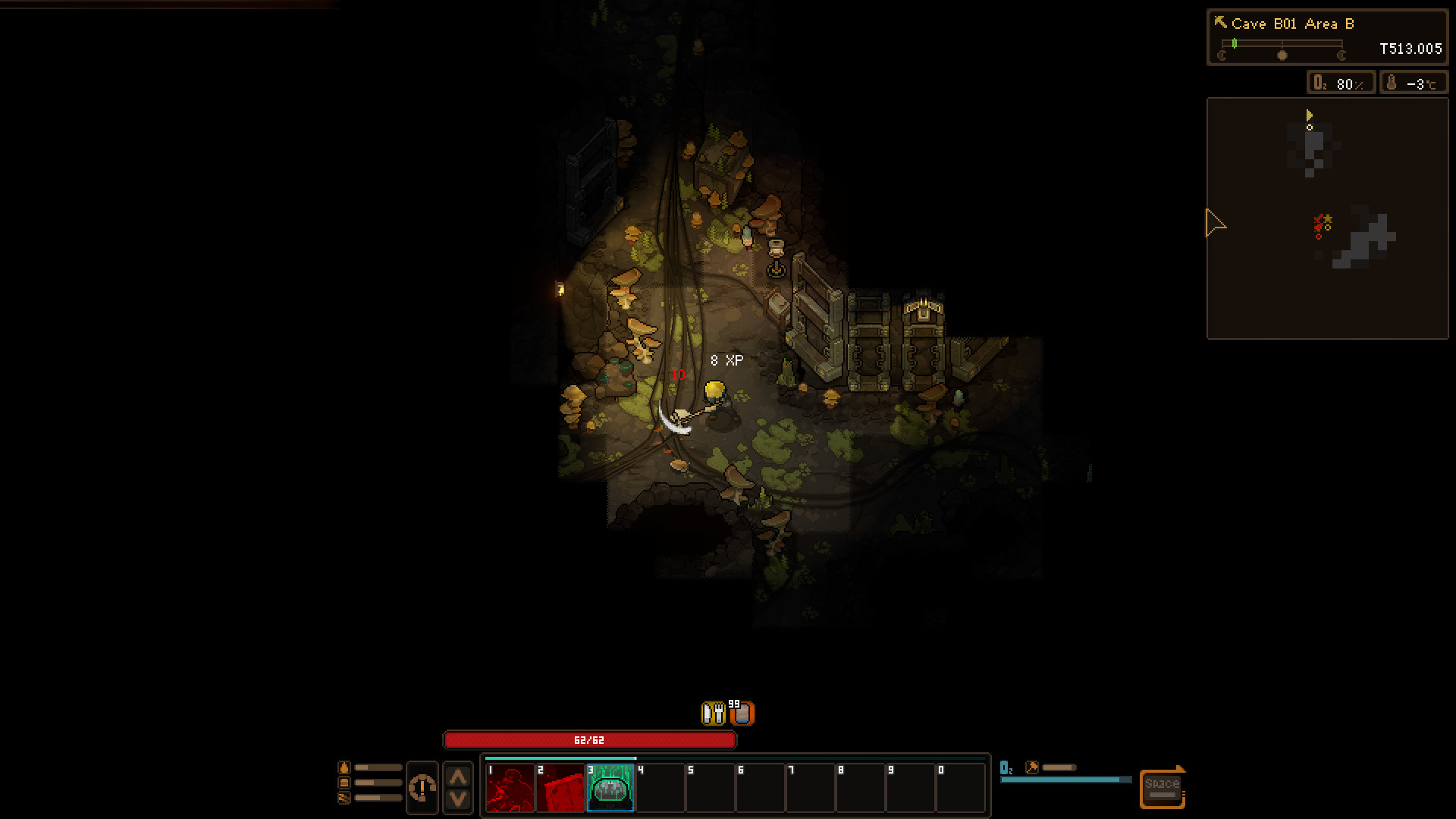Click the equipped pickaxe durability icon near oxygen bar
The height and width of the screenshot is (819, 1456).
(x=1031, y=767)
